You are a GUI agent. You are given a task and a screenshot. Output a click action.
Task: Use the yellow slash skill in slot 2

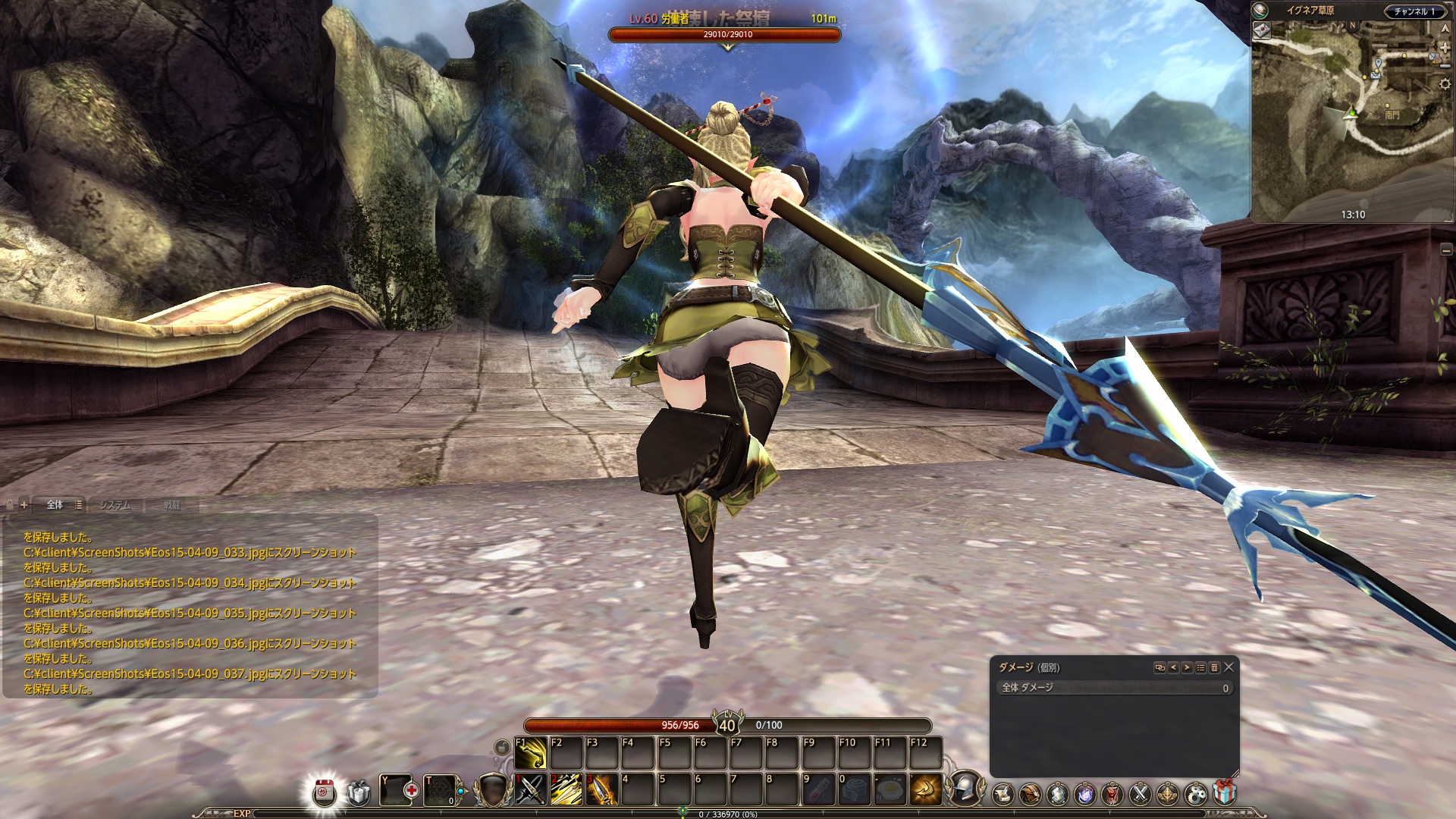tap(566, 790)
